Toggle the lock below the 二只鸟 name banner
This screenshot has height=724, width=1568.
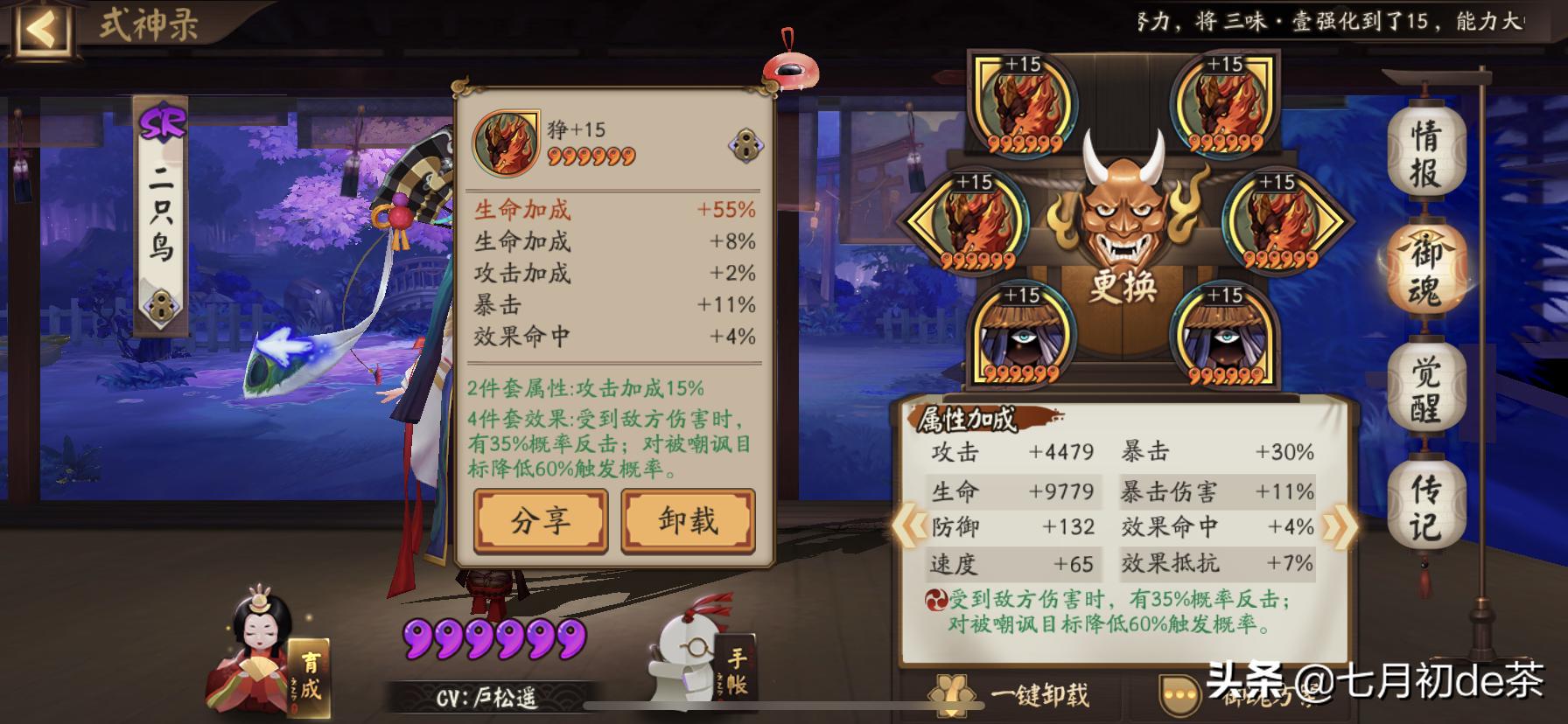160,306
